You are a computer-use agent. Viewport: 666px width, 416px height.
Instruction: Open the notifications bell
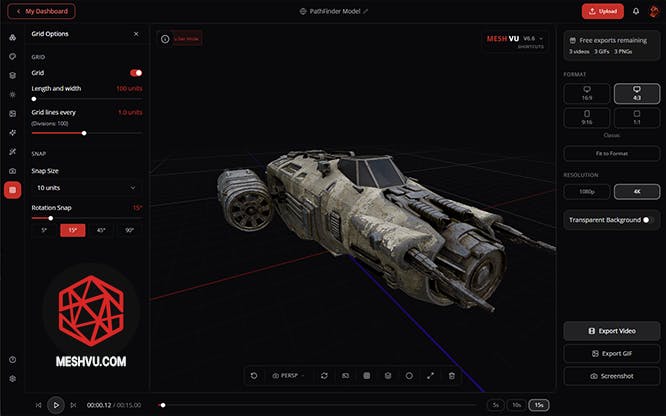pyautogui.click(x=636, y=11)
